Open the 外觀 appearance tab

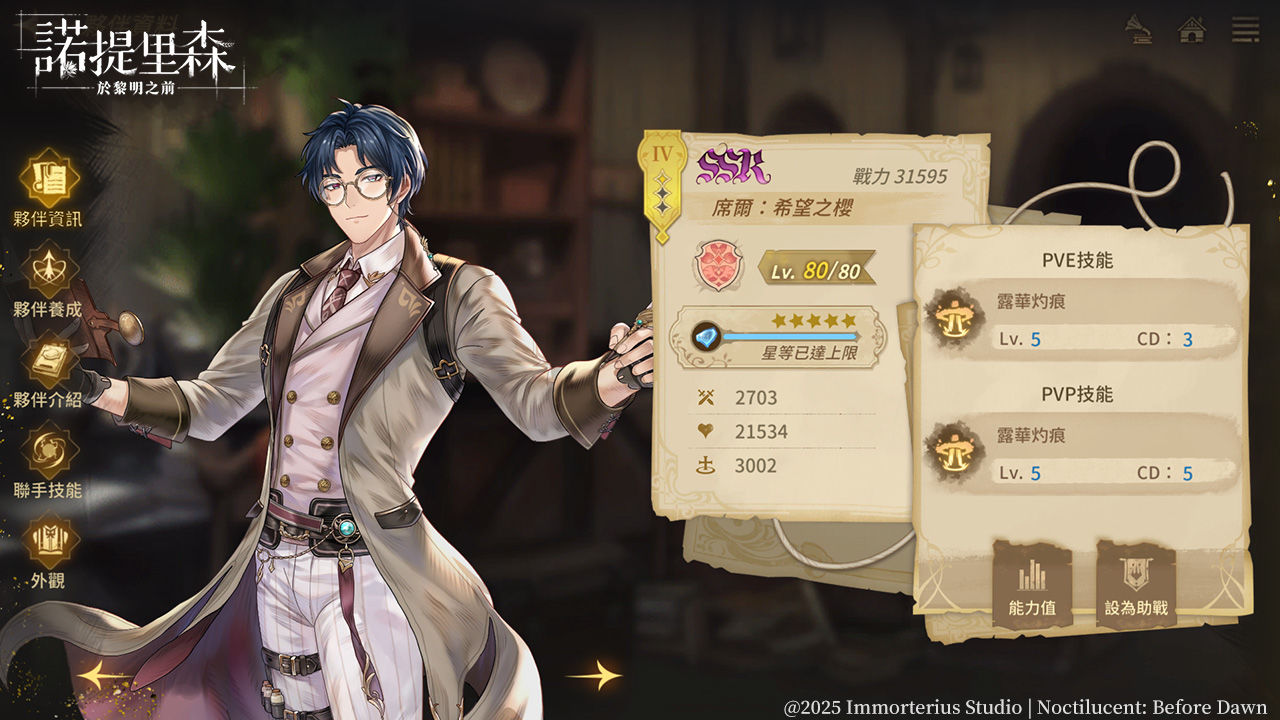coord(49,543)
